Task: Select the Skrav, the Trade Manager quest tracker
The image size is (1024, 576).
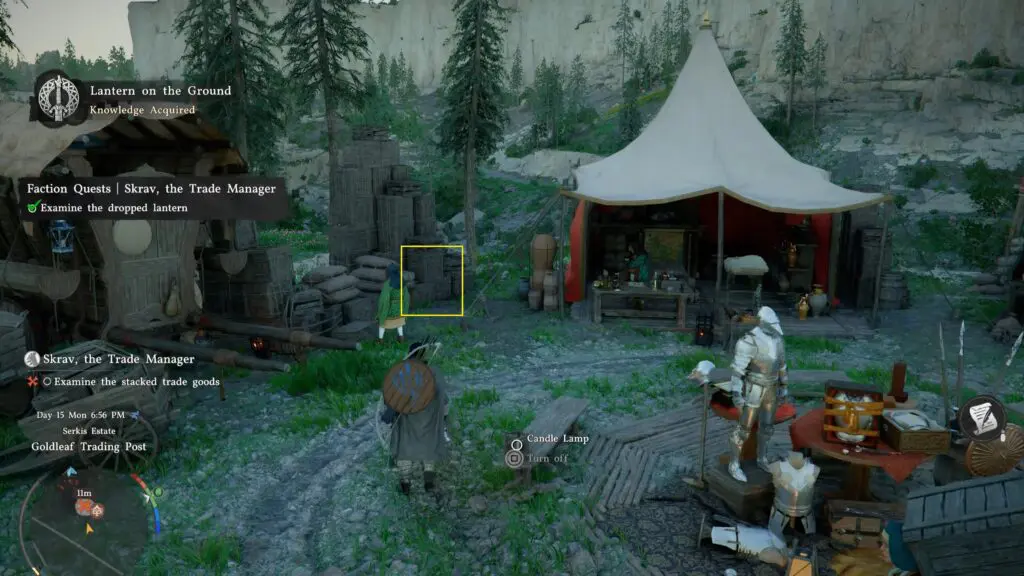Action: pyautogui.click(x=110, y=358)
